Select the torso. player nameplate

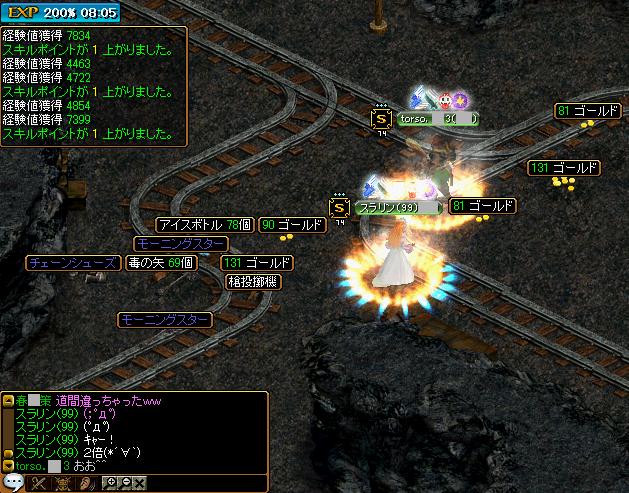(437, 118)
